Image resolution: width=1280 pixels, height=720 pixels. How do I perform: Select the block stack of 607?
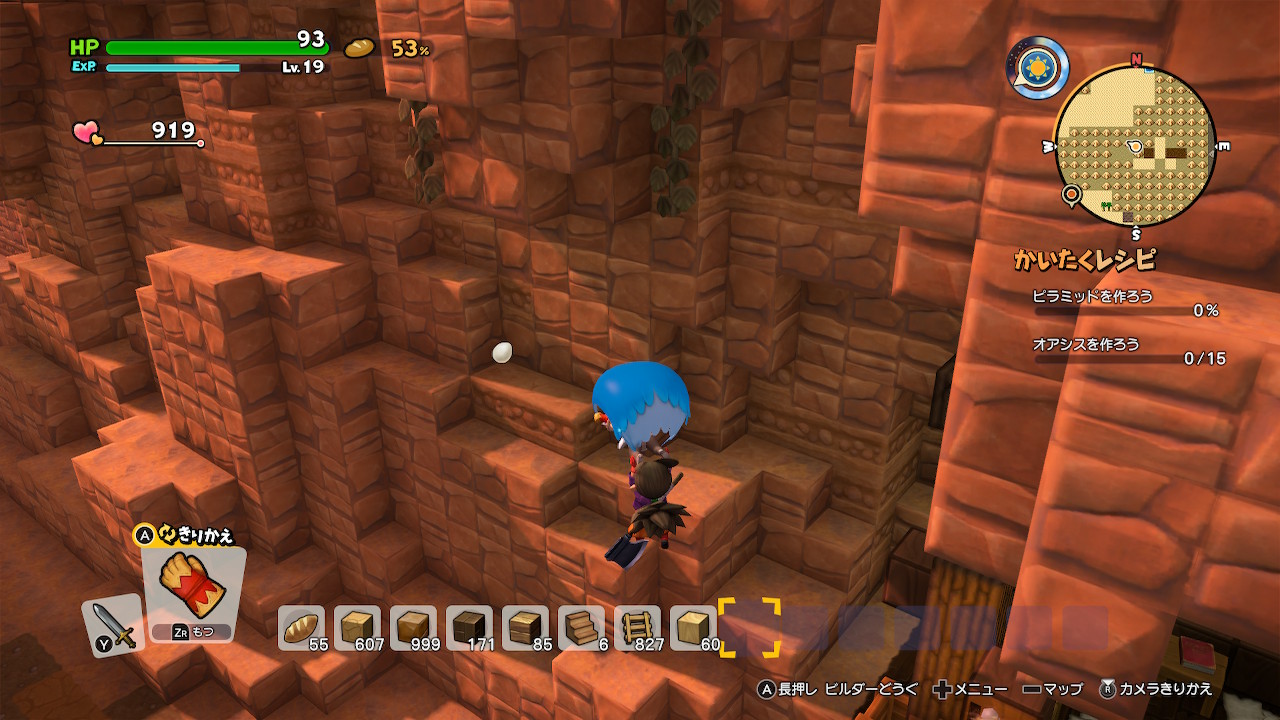pos(357,627)
